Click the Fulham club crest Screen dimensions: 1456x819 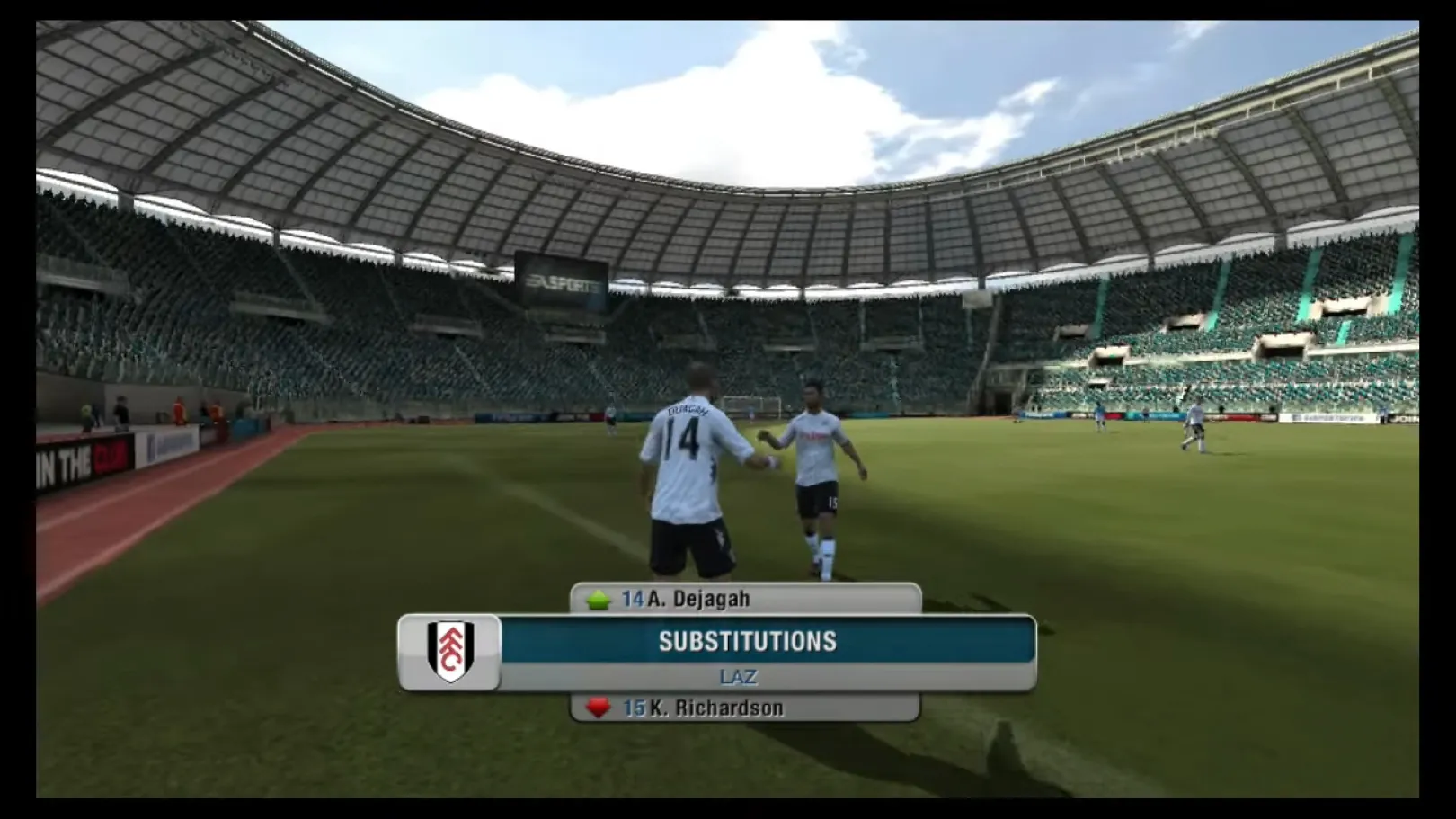[x=449, y=652]
